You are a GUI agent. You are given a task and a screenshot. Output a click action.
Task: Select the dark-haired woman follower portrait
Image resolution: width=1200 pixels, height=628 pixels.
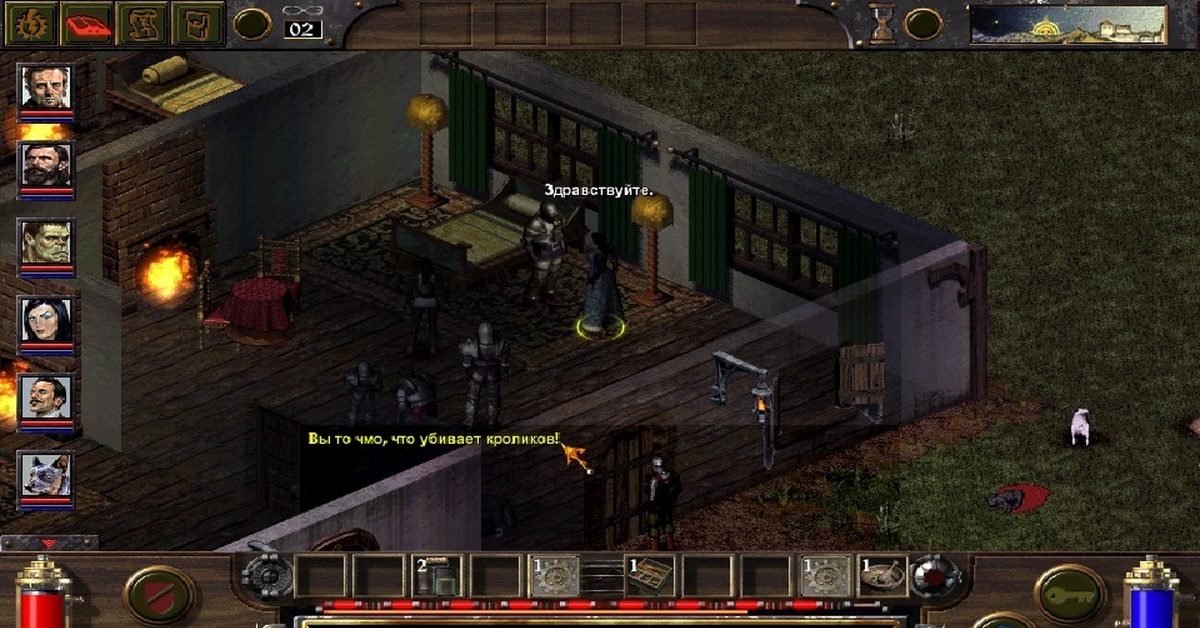(x=47, y=320)
